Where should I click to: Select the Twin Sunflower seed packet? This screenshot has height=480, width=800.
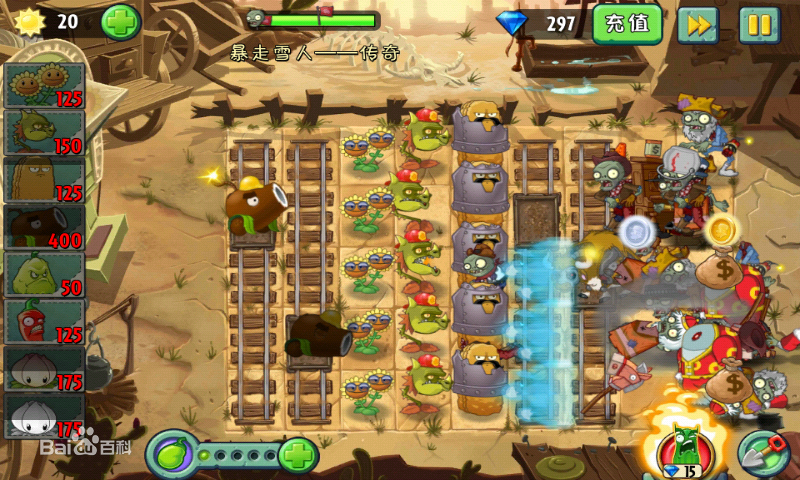click(x=45, y=84)
